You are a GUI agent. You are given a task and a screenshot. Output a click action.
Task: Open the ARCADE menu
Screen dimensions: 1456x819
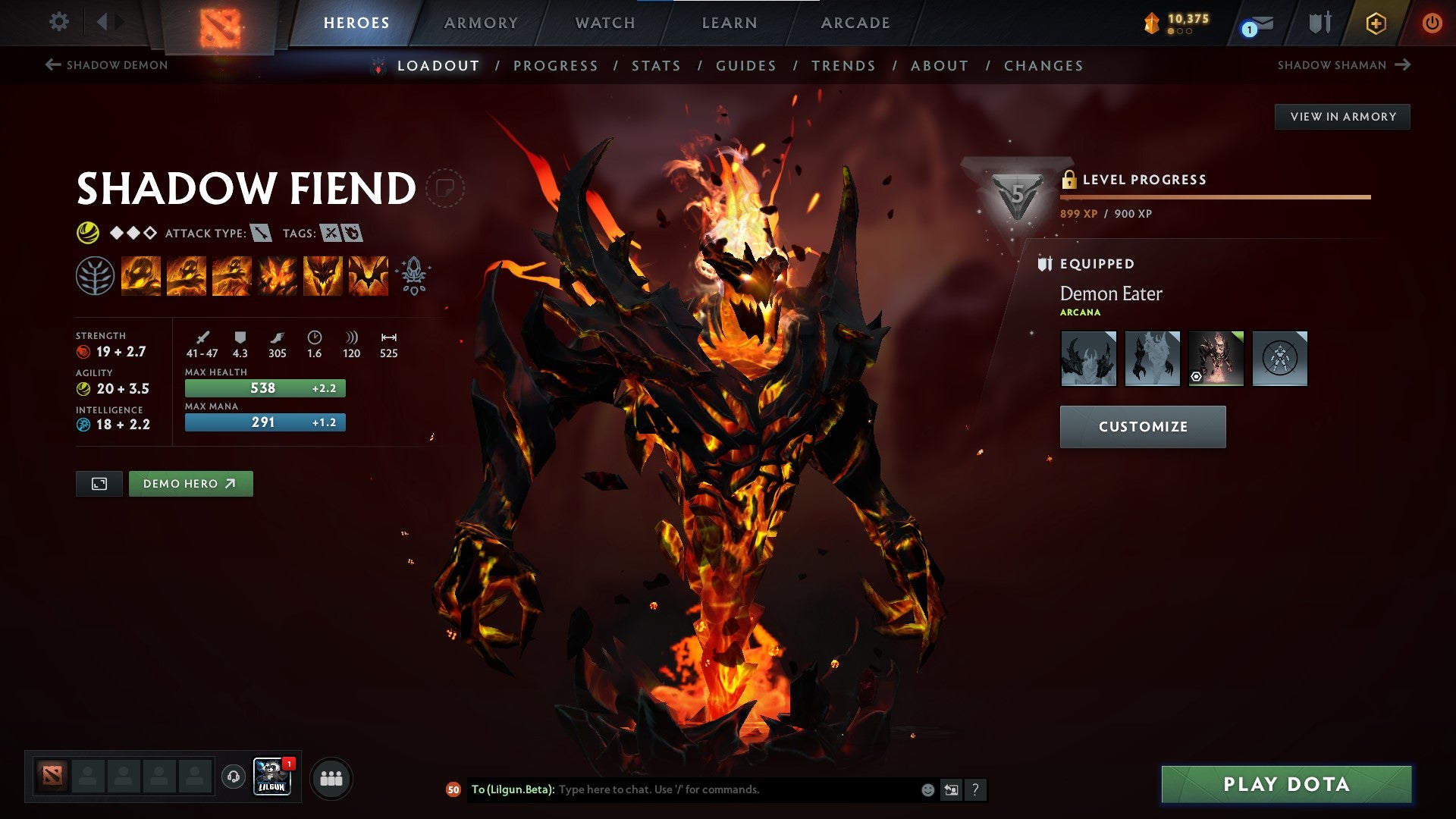tap(855, 23)
